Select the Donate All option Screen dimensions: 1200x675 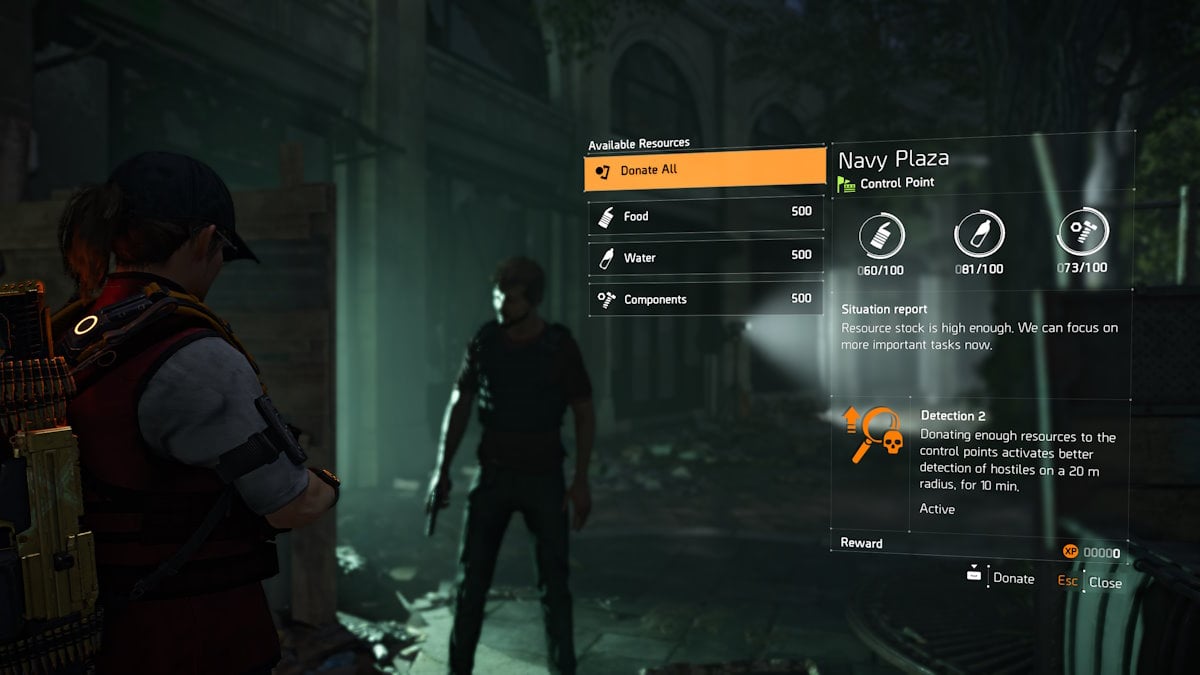pyautogui.click(x=704, y=170)
